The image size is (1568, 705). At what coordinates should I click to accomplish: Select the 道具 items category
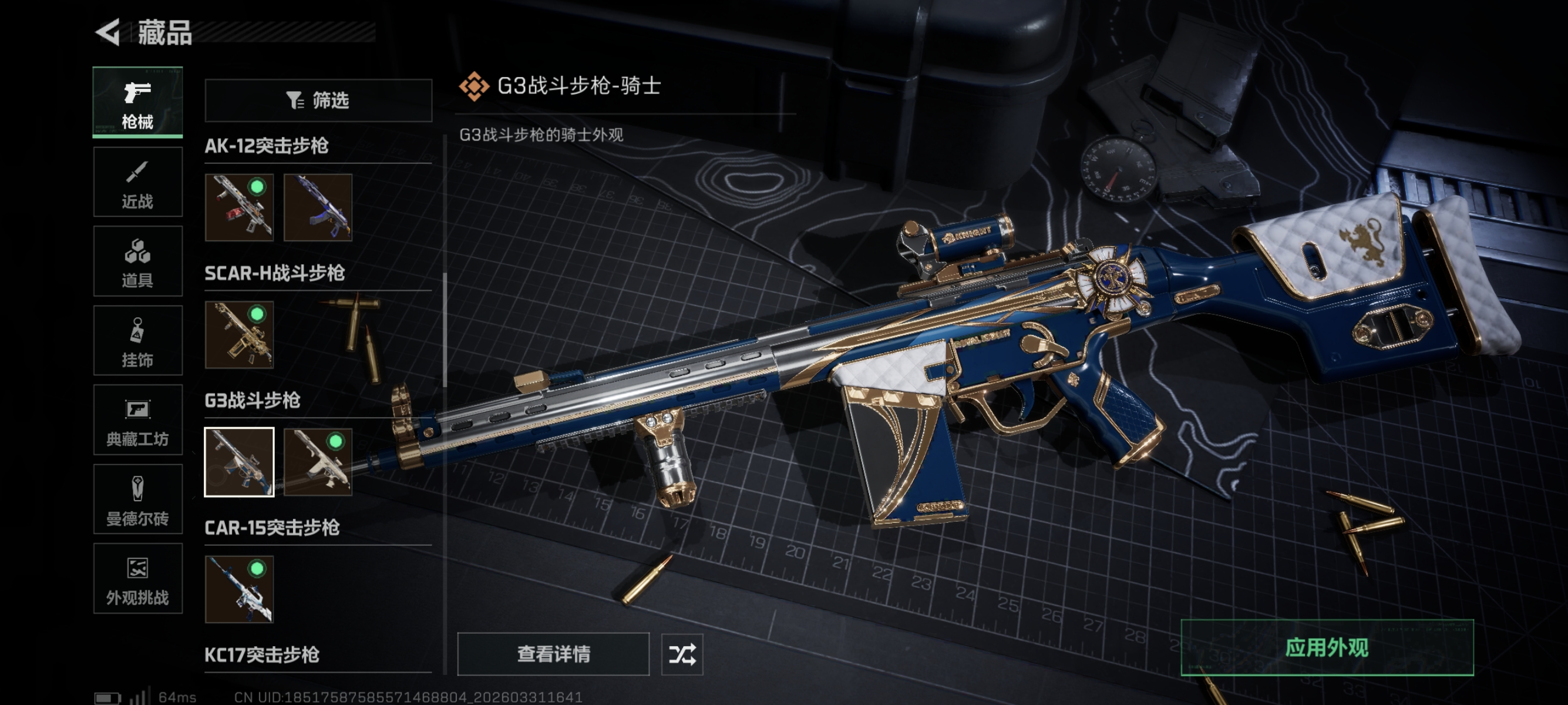coord(137,261)
